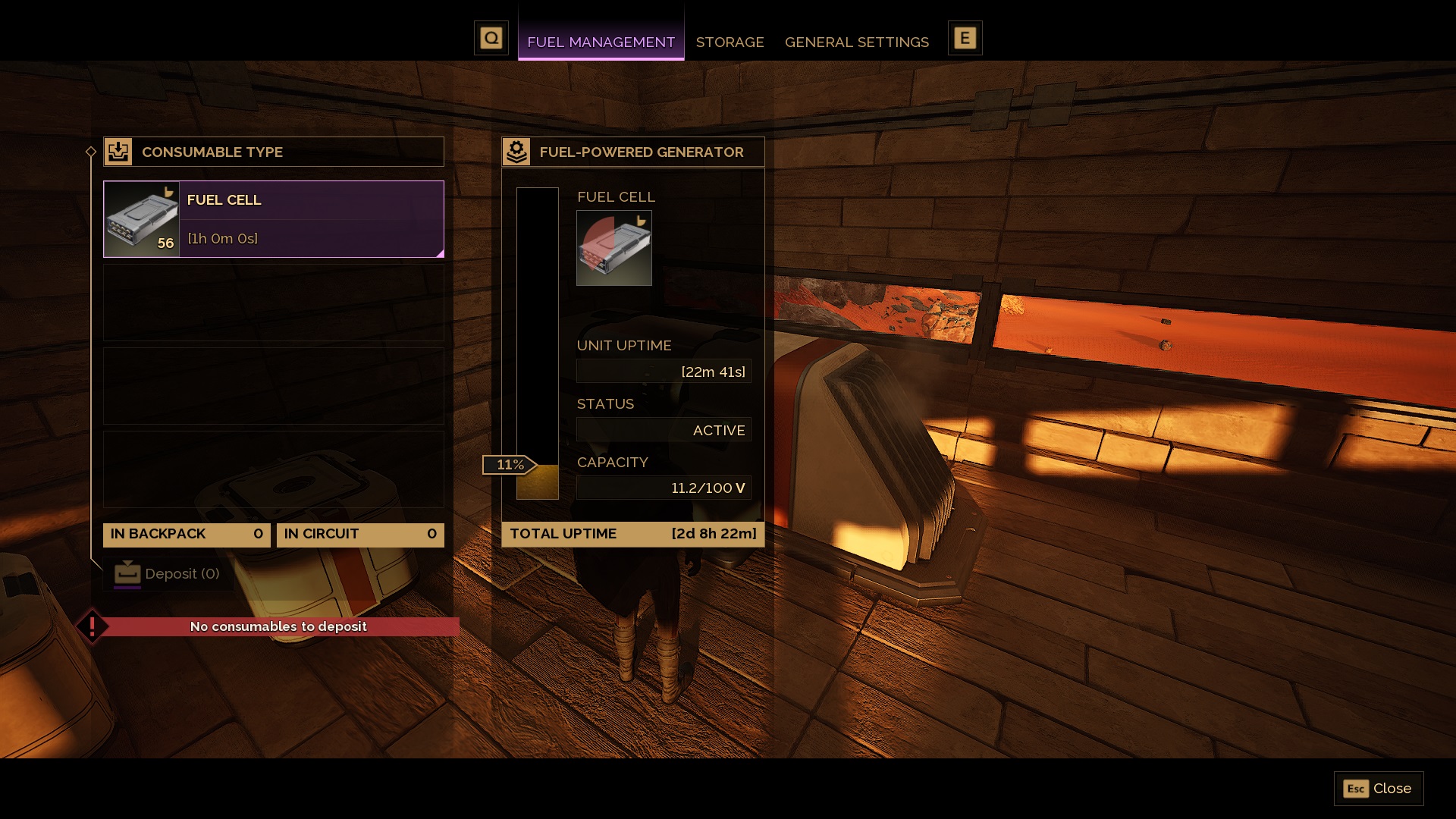Image resolution: width=1456 pixels, height=819 pixels.
Task: Close the generator menu
Action: point(1378,789)
